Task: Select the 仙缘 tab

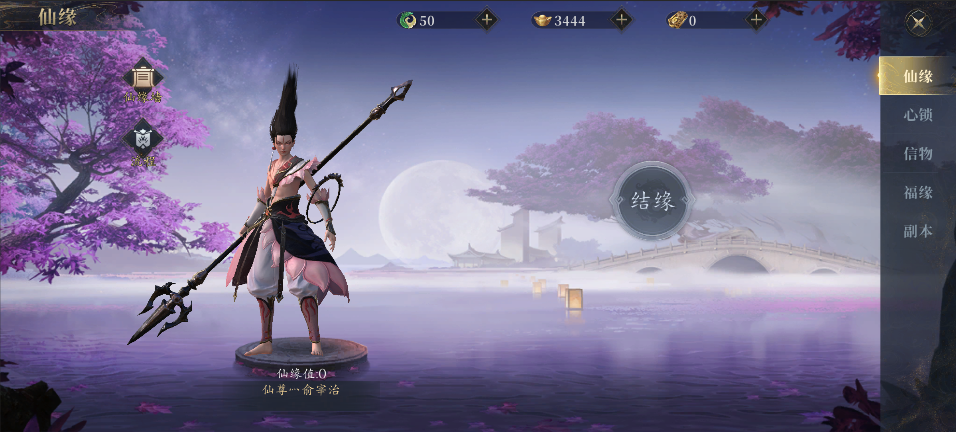Action: coord(917,76)
